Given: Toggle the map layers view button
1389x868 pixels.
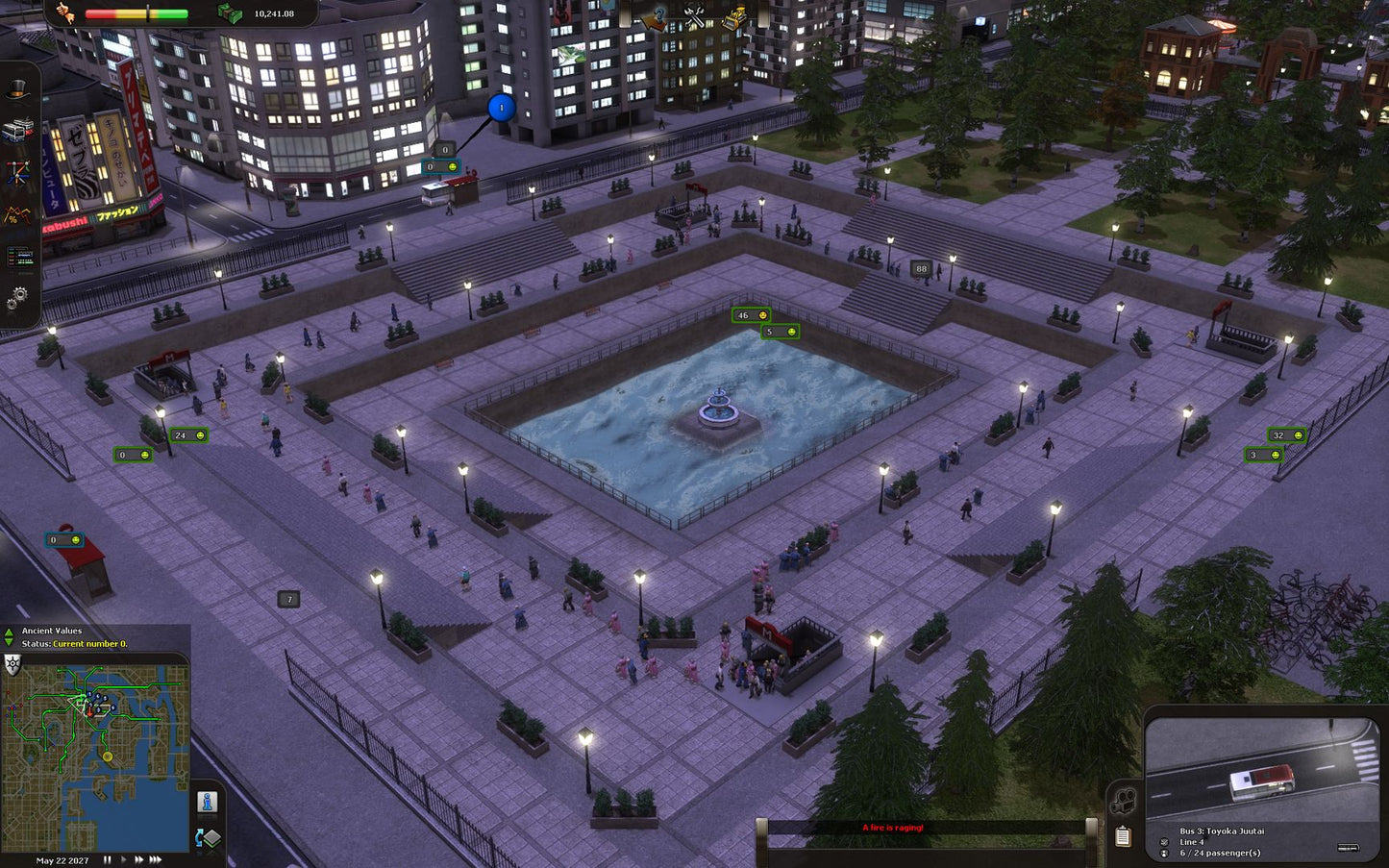Looking at the screenshot, I should coord(207,838).
